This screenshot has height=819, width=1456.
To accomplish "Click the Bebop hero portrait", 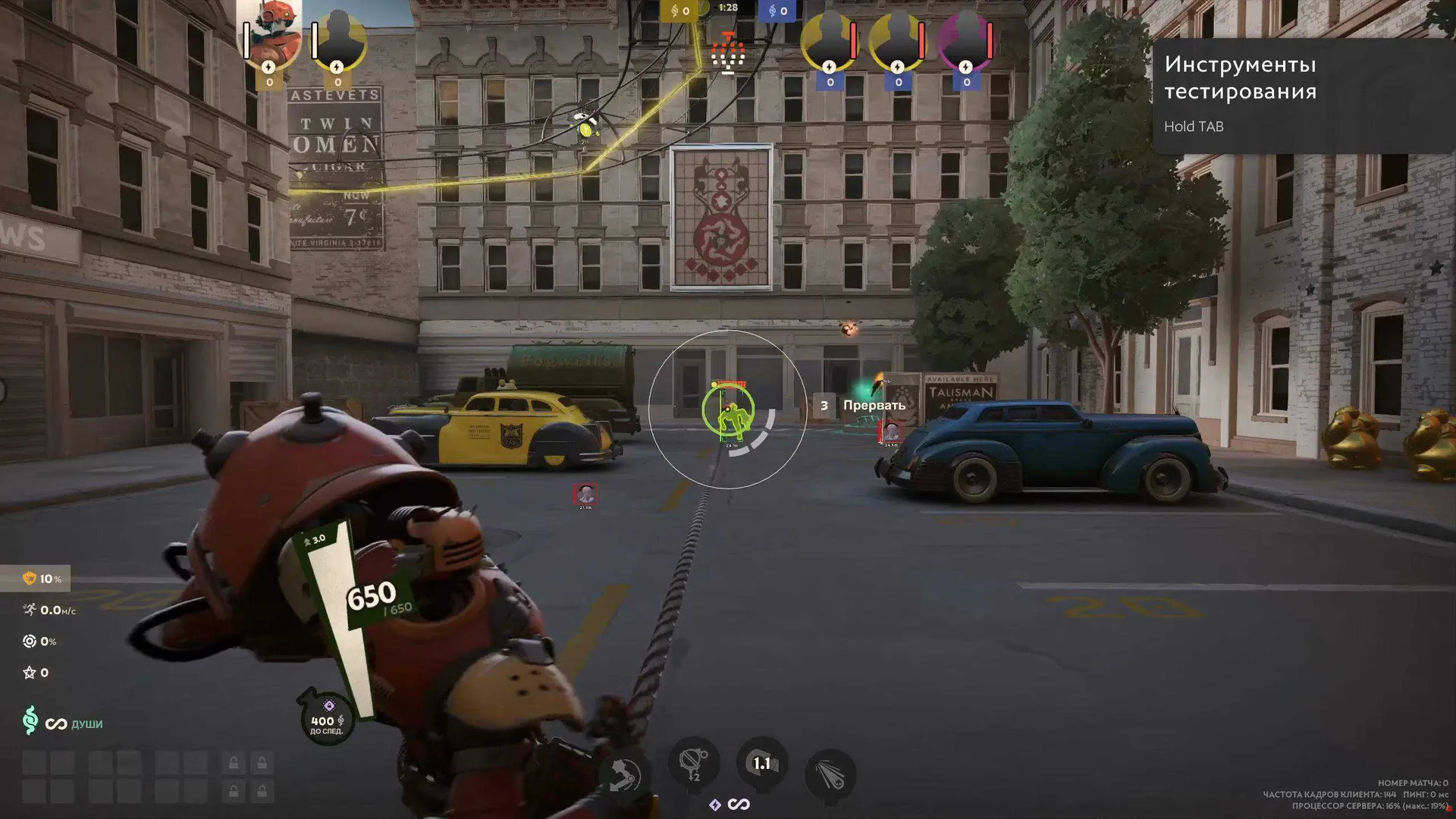I will click(x=271, y=36).
